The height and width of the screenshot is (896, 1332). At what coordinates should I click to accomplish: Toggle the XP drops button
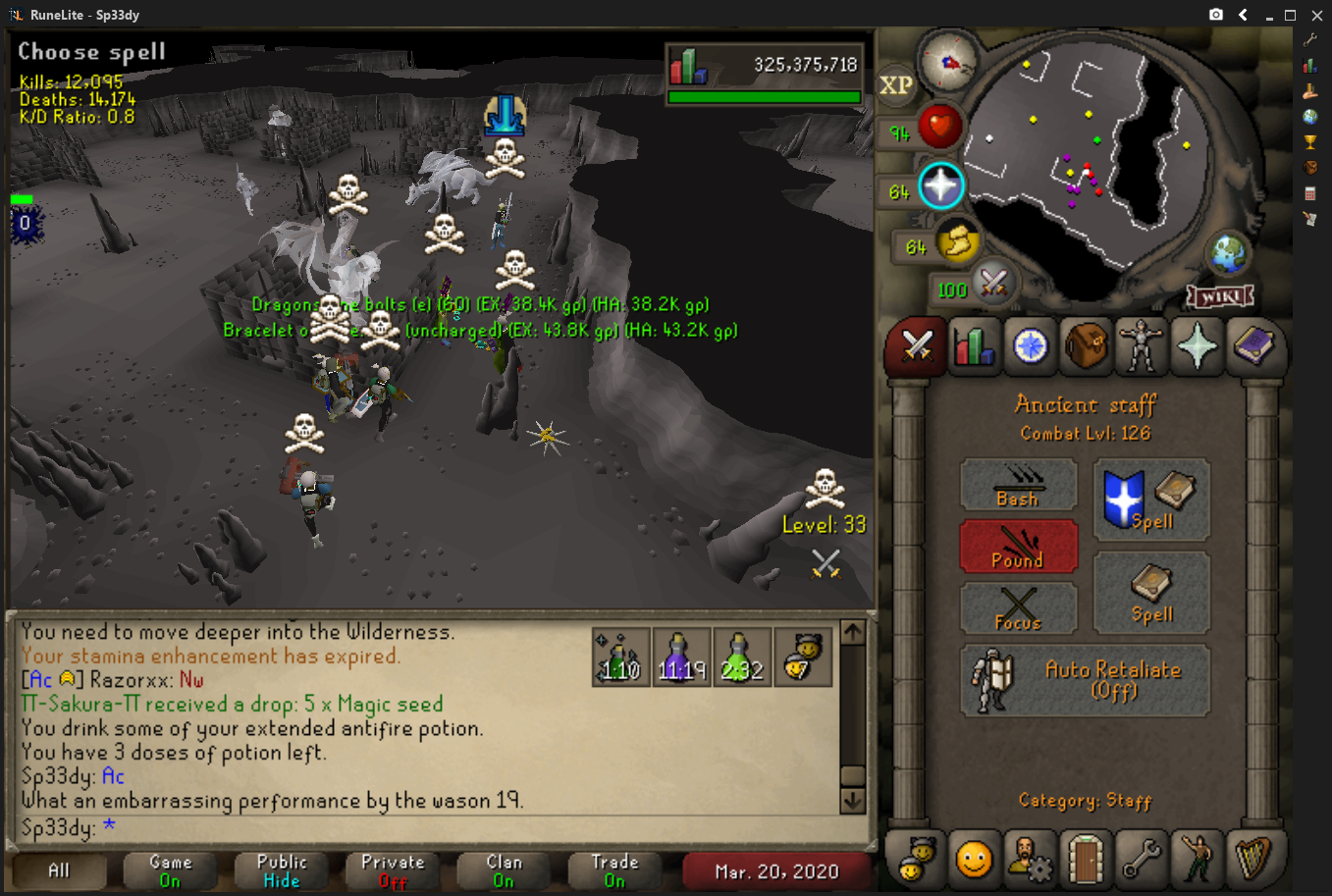[x=895, y=85]
